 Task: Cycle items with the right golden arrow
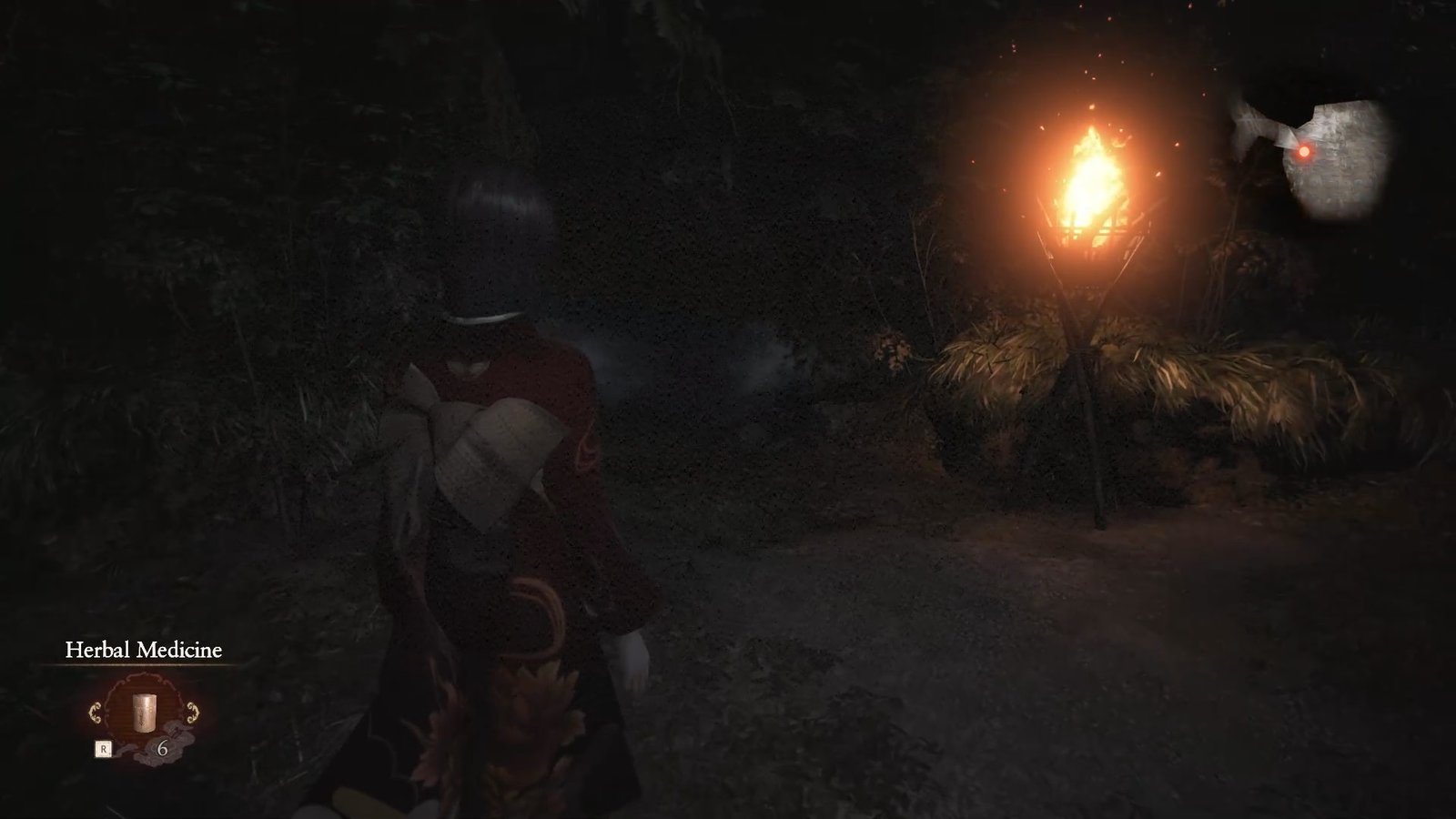click(x=192, y=712)
